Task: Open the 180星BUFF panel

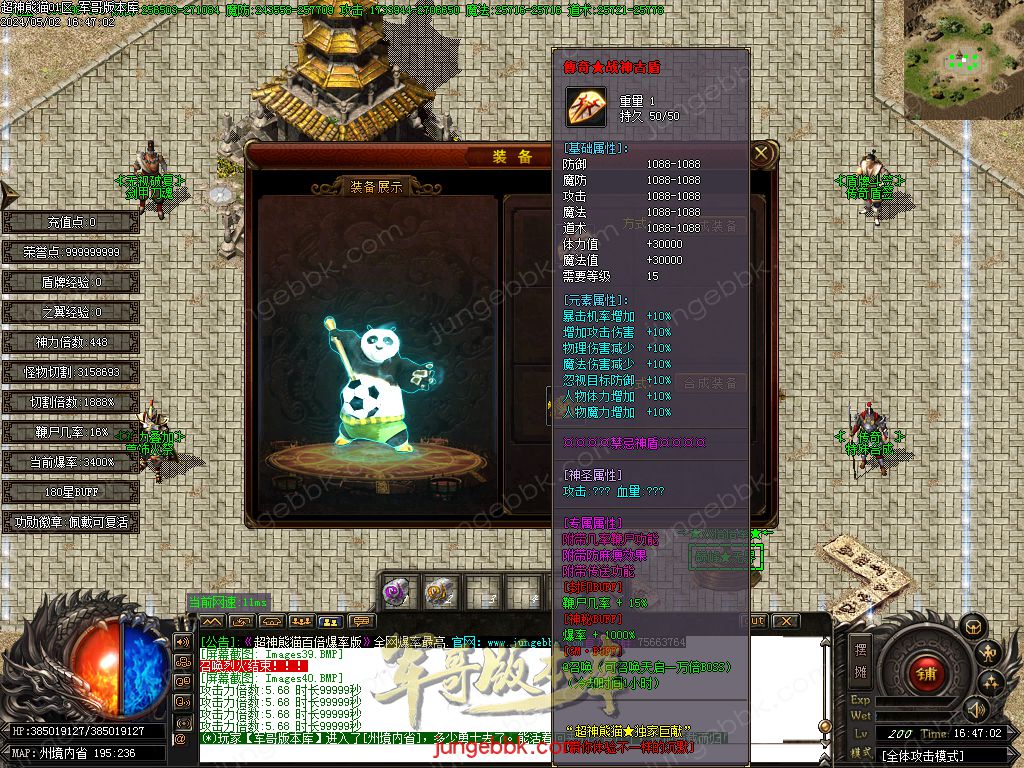Action: tap(69, 492)
